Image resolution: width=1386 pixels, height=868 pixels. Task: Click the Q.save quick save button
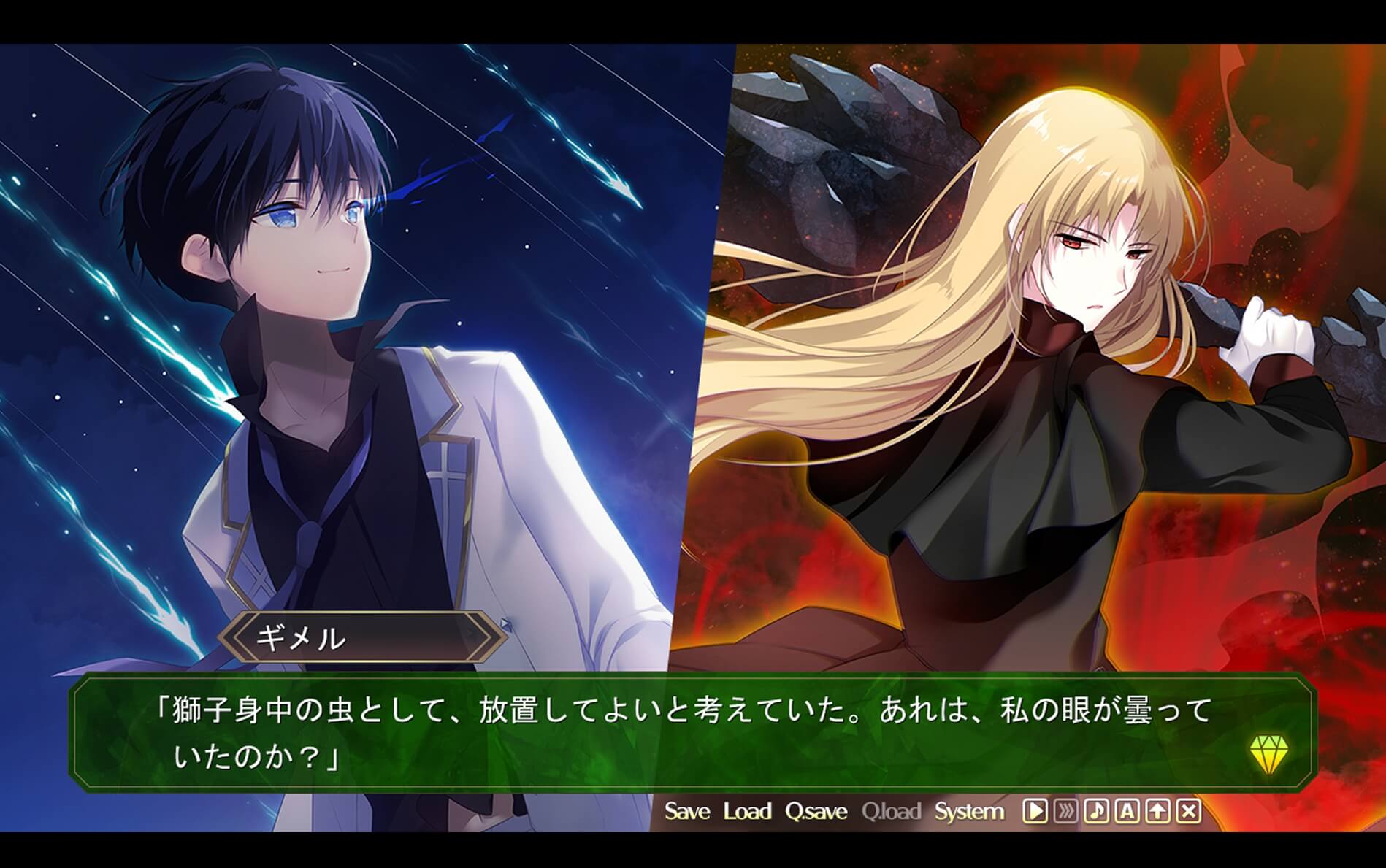816,811
